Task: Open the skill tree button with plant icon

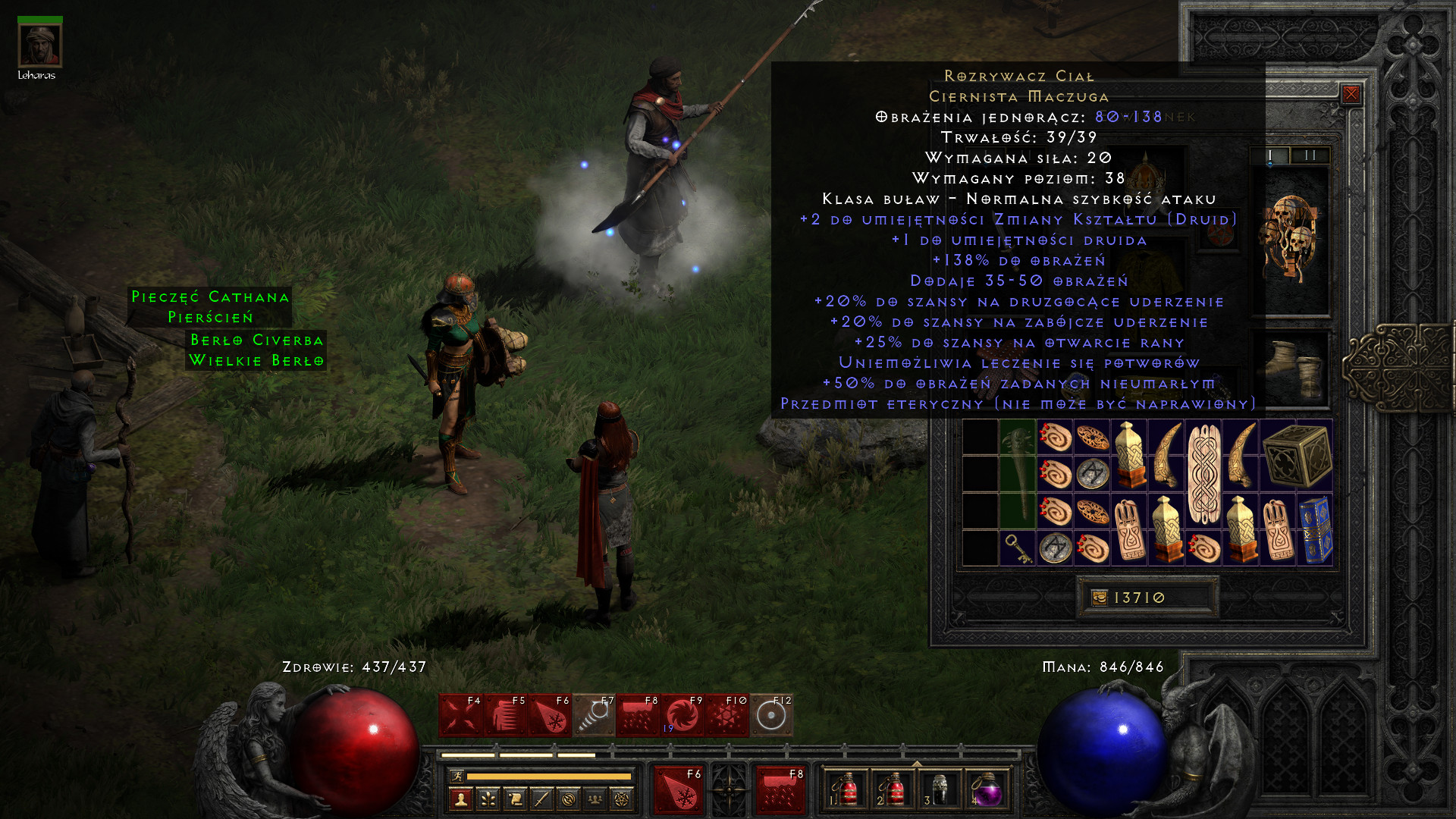Action: tap(488, 799)
